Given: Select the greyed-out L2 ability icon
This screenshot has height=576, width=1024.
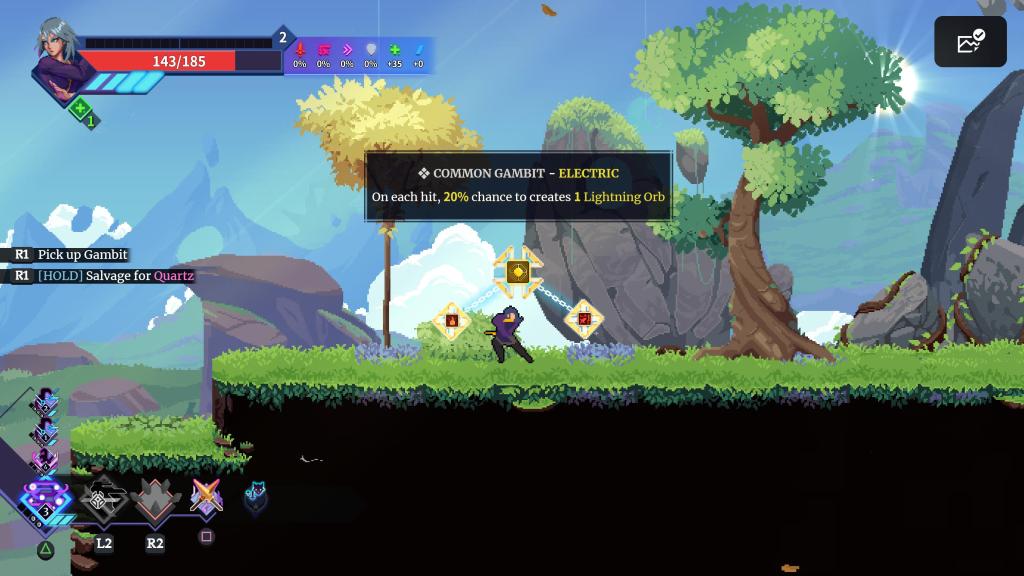Looking at the screenshot, I should pyautogui.click(x=103, y=500).
